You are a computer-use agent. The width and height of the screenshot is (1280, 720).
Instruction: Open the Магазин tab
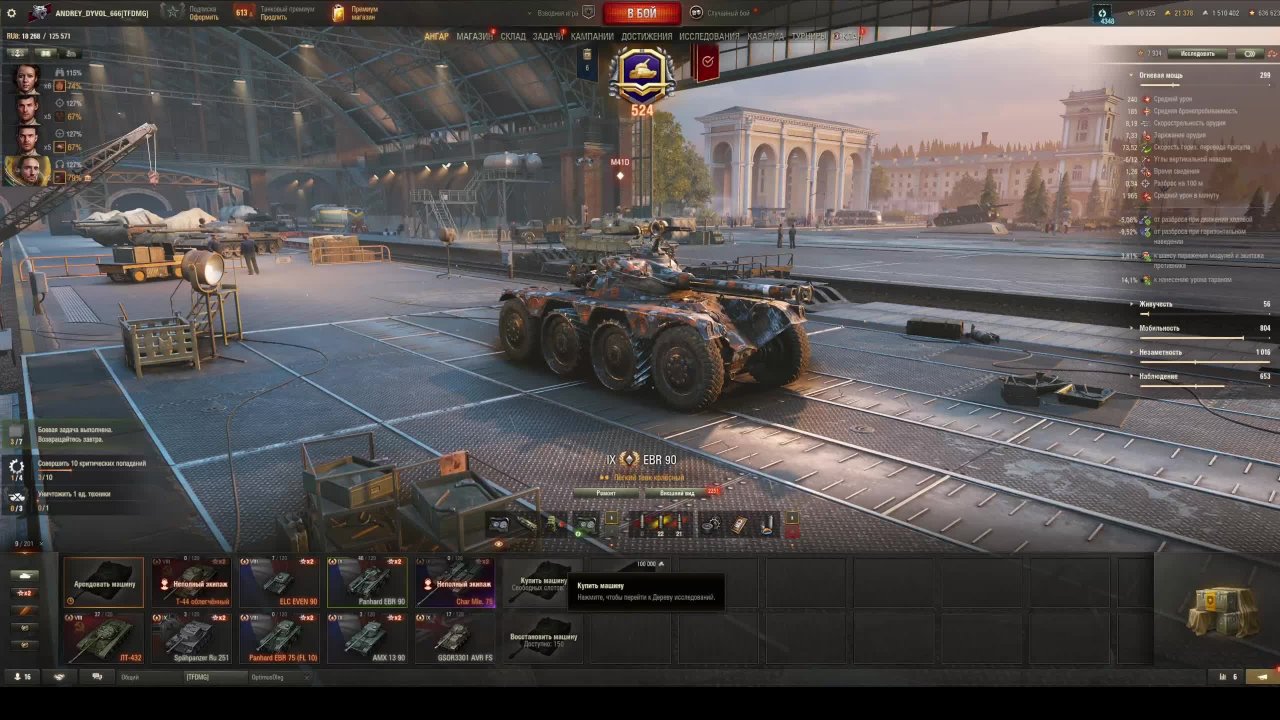(x=474, y=36)
